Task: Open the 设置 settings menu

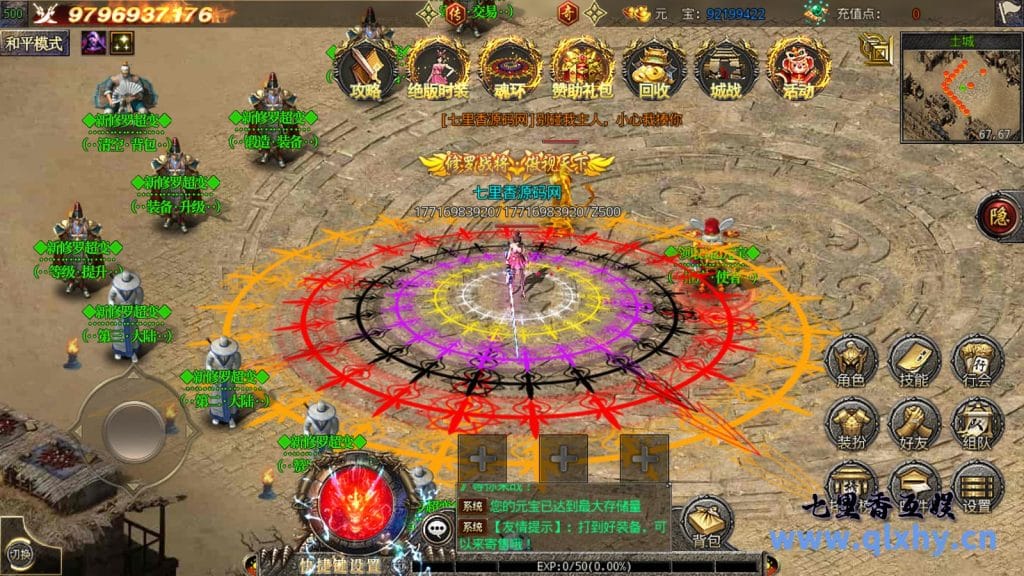Action: (977, 487)
